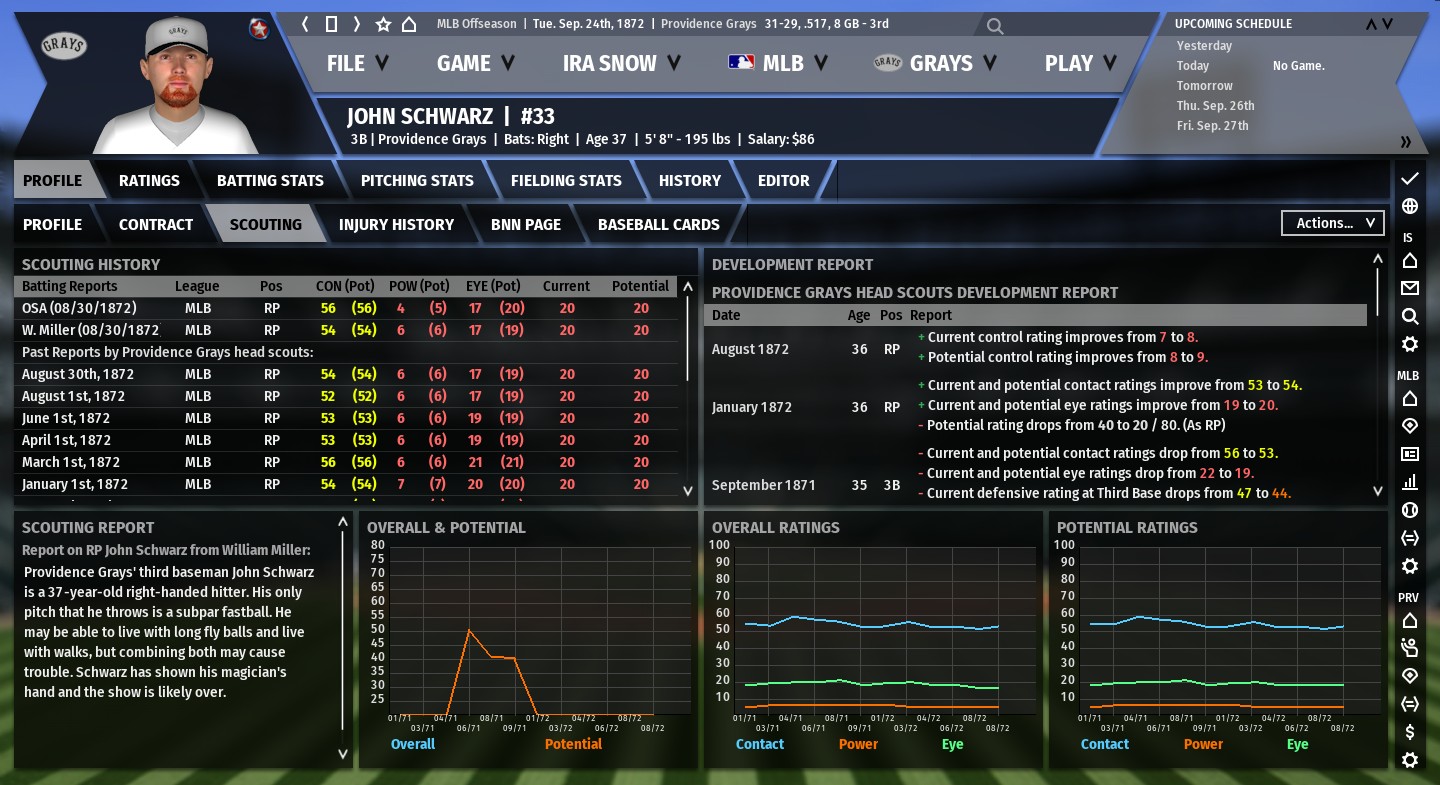The image size is (1440, 785).
Task: Select the CONTRACT sub-tab
Action: click(x=156, y=224)
